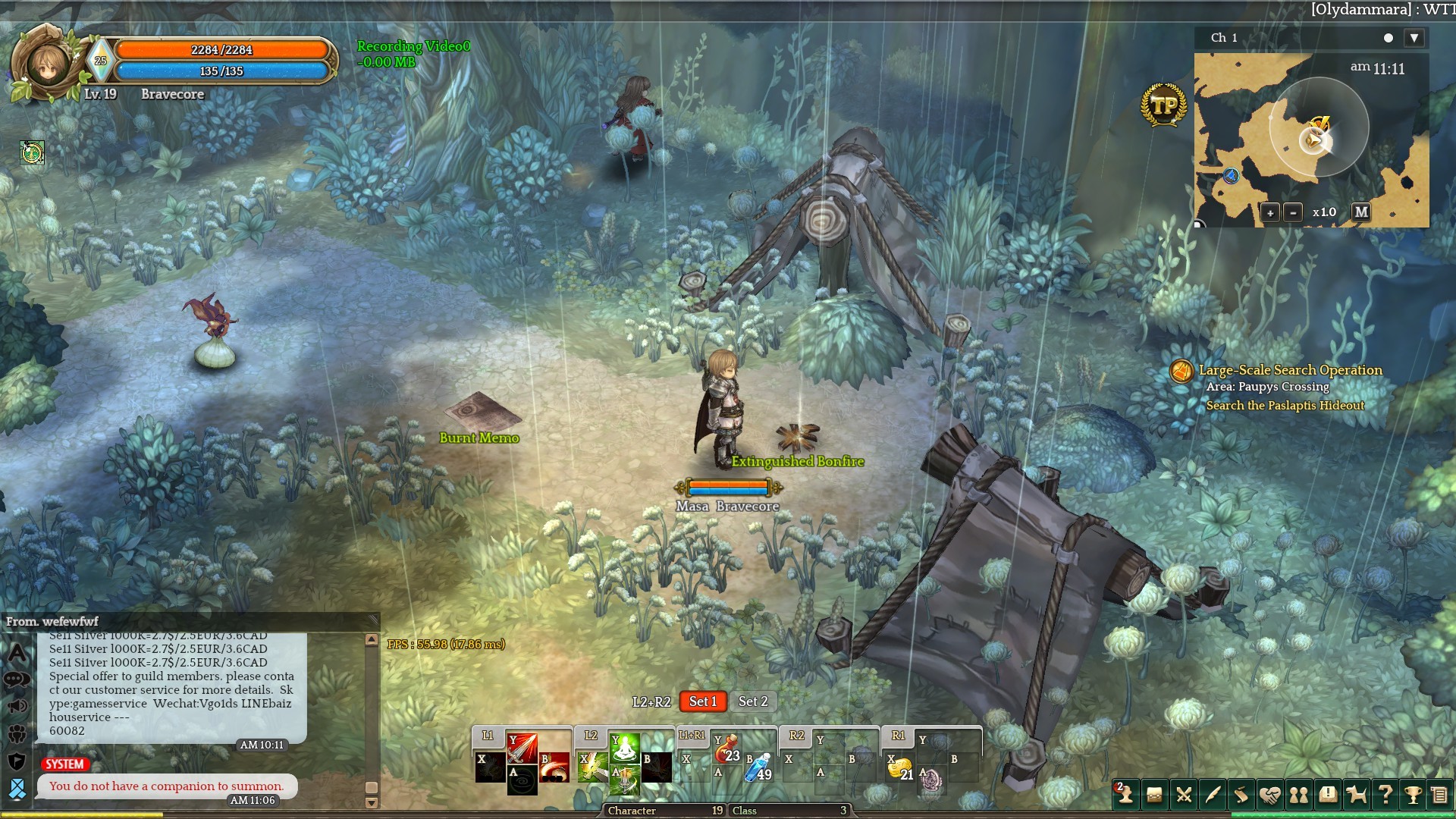Switch to the megaphone shout chat tab
Image resolution: width=1456 pixels, height=819 pixels.
pyautogui.click(x=17, y=707)
